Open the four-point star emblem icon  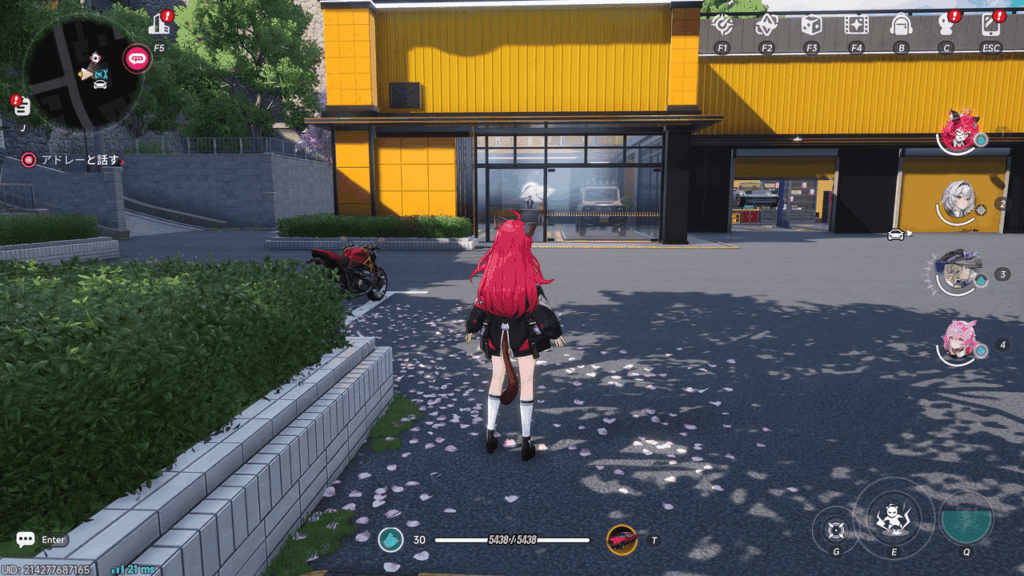pyautogui.click(x=767, y=25)
